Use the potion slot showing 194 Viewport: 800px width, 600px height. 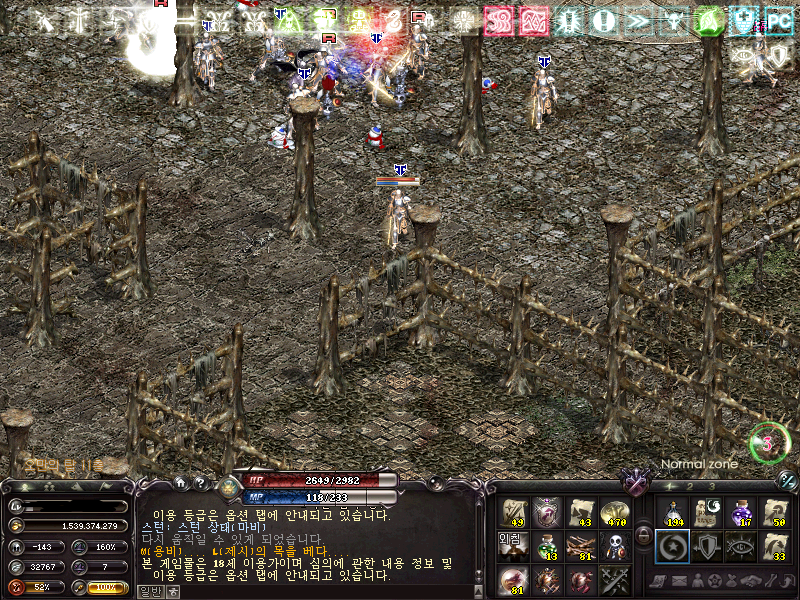[674, 513]
